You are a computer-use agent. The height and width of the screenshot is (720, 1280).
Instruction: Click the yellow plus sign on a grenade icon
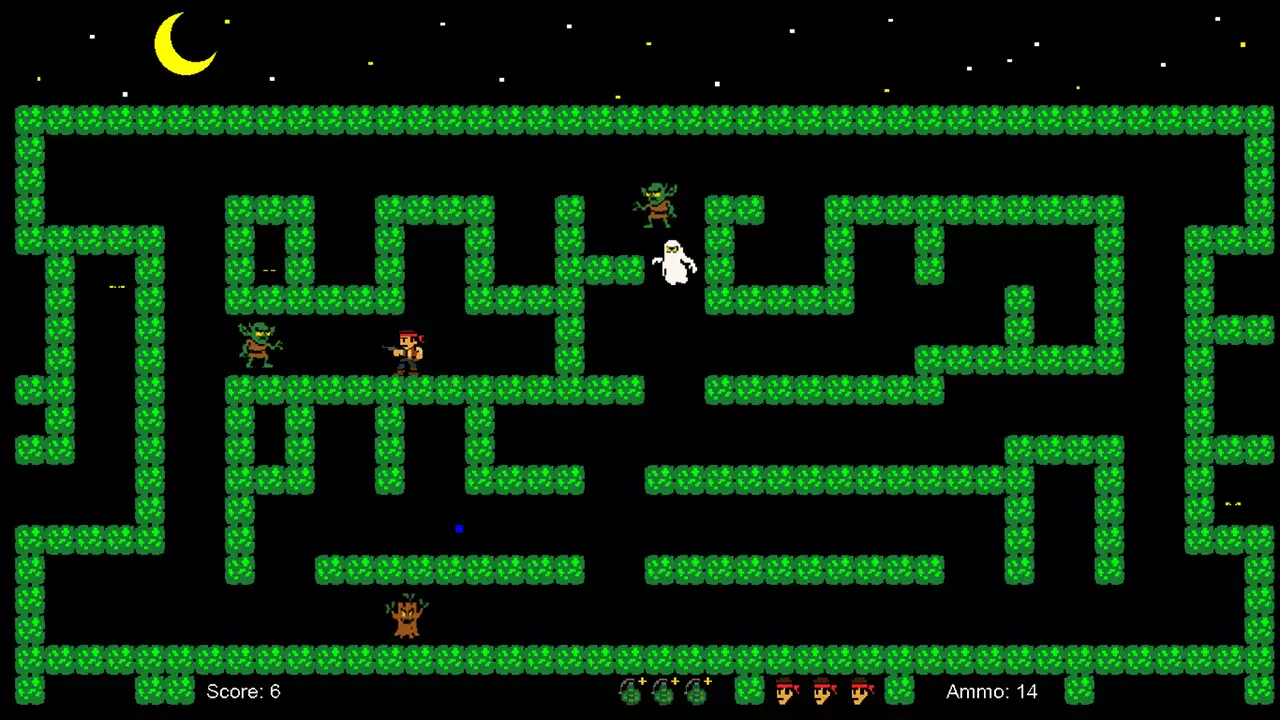[x=640, y=679]
